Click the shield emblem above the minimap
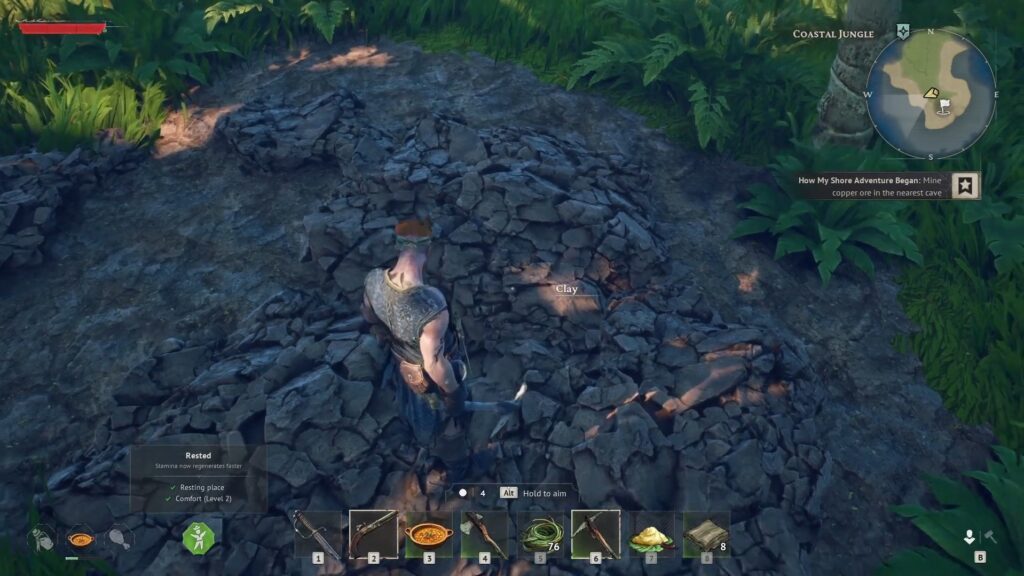Image resolution: width=1024 pixels, height=576 pixels. (904, 32)
